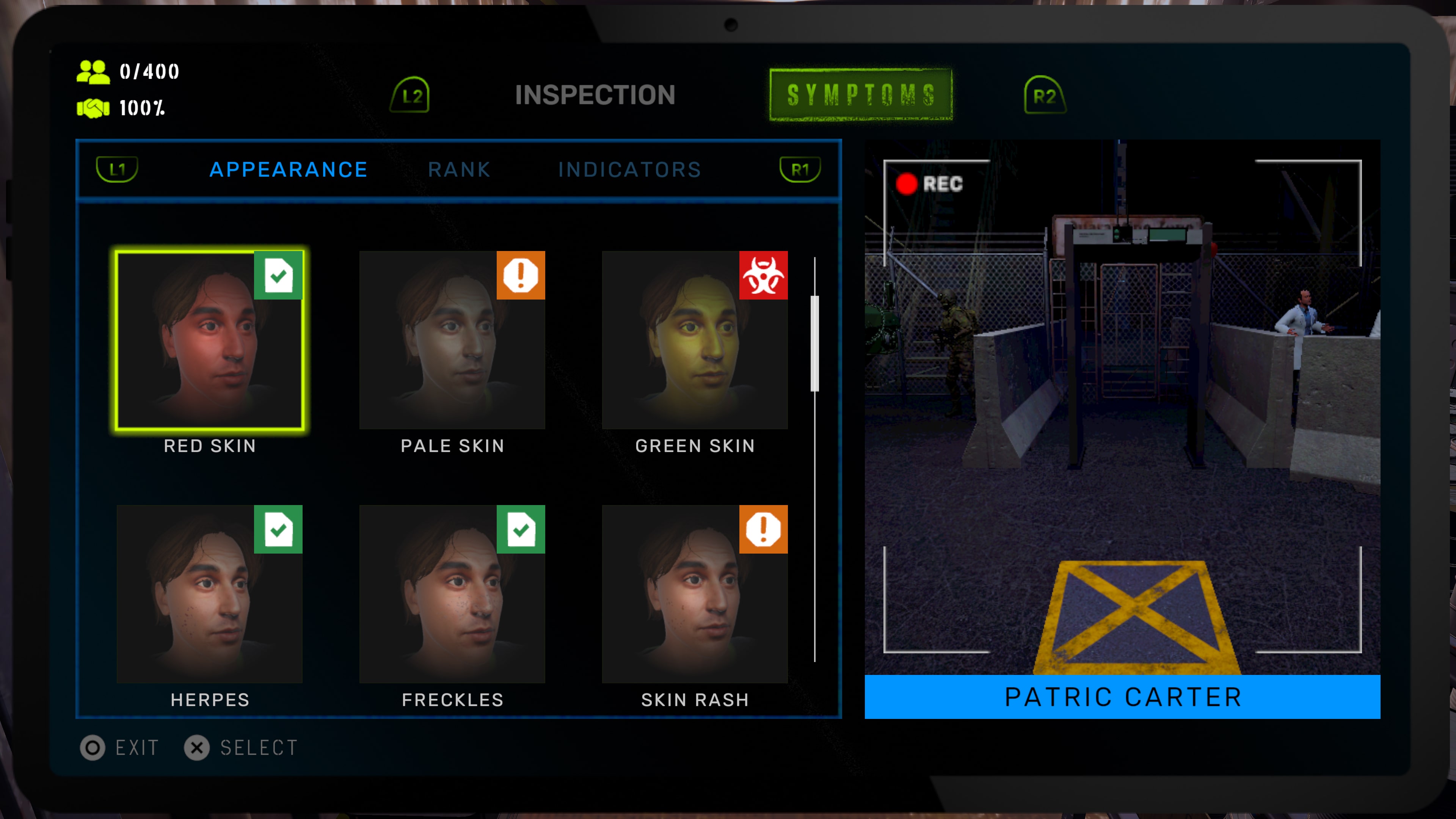The image size is (1456, 819).
Task: Click the checkmark icon on Freckles
Action: pyautogui.click(x=521, y=529)
